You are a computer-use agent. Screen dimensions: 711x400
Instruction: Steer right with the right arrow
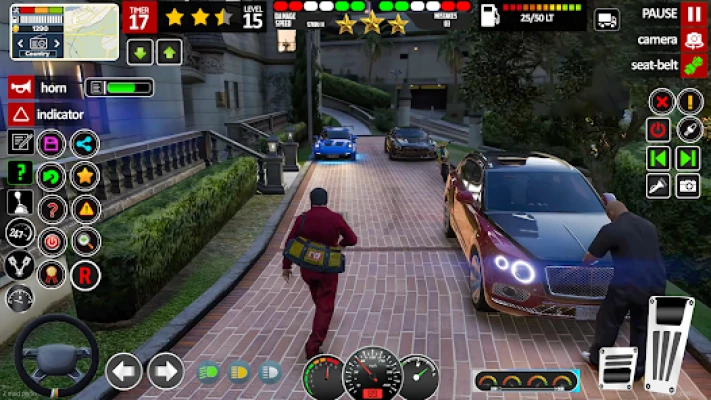165,371
